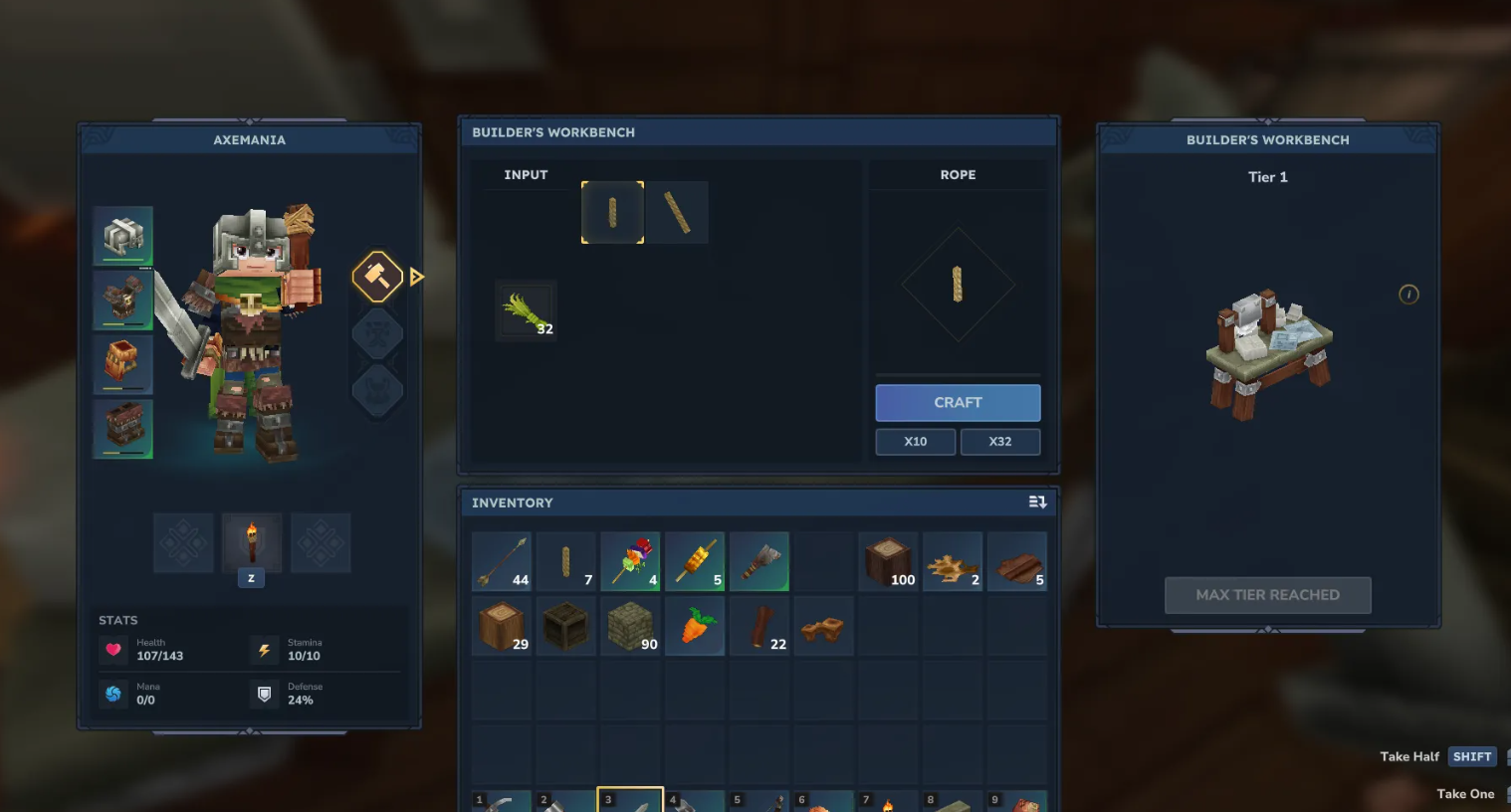Open the workbench info icon
The image size is (1511, 812).
coord(1408,295)
